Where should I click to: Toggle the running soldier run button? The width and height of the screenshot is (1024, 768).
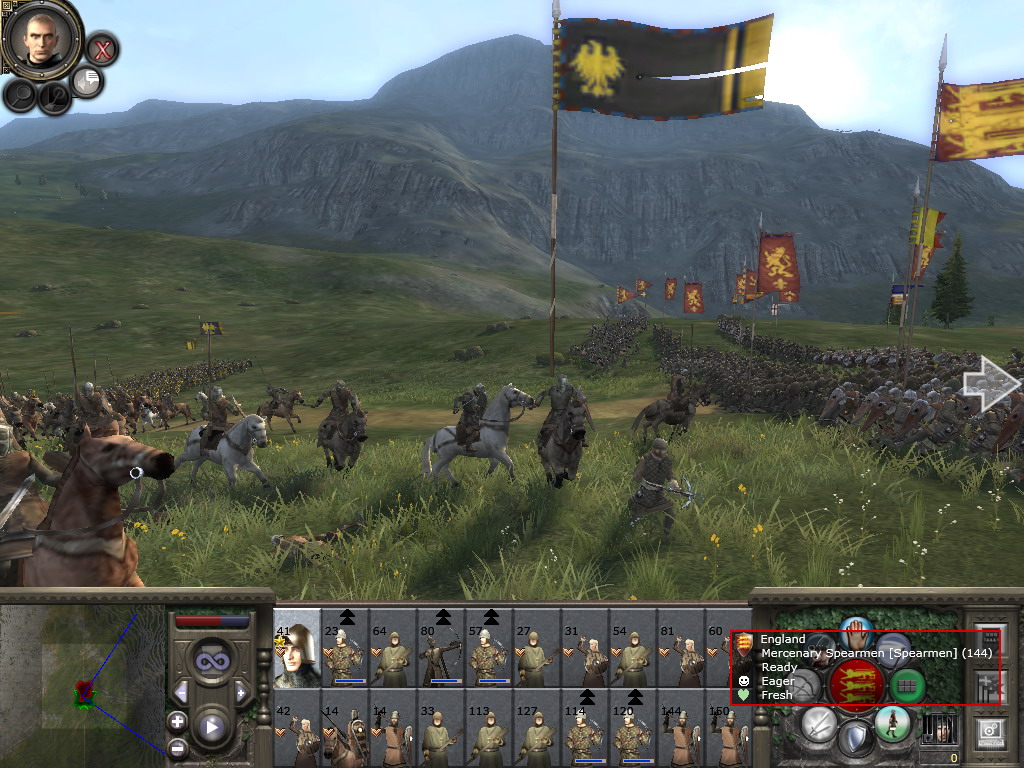pos(892,723)
